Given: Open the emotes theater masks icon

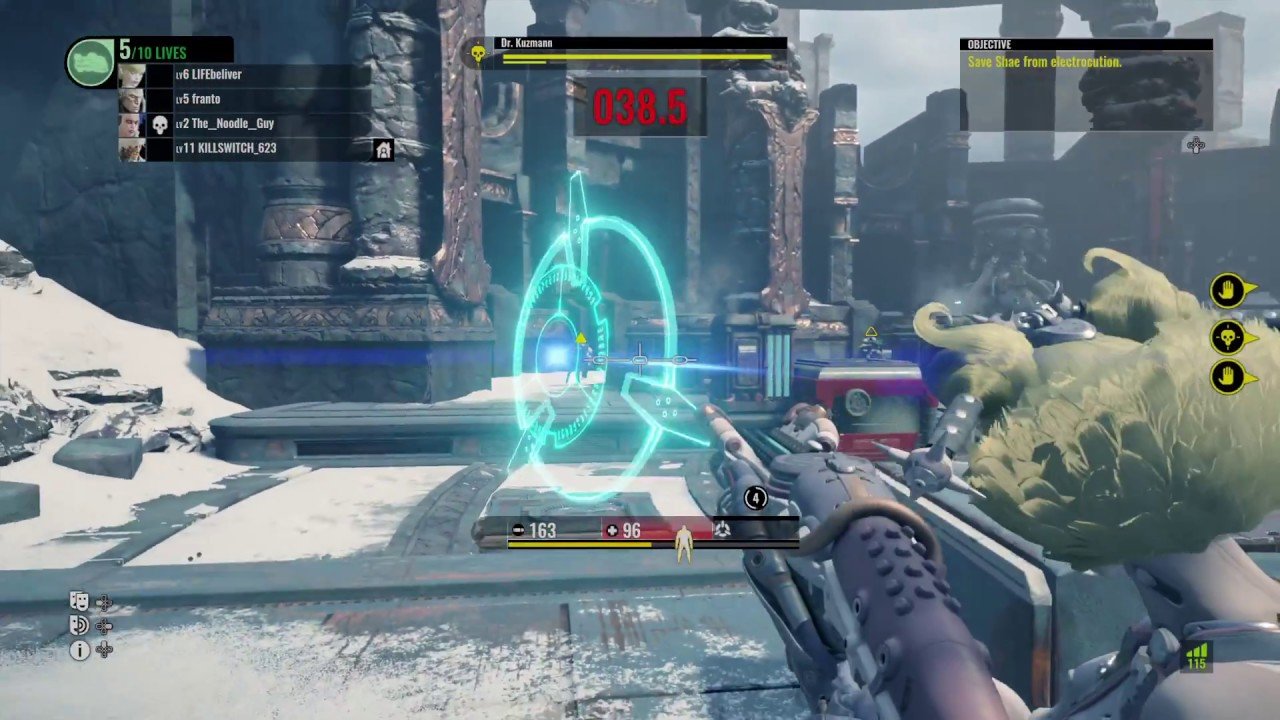Looking at the screenshot, I should (80, 600).
